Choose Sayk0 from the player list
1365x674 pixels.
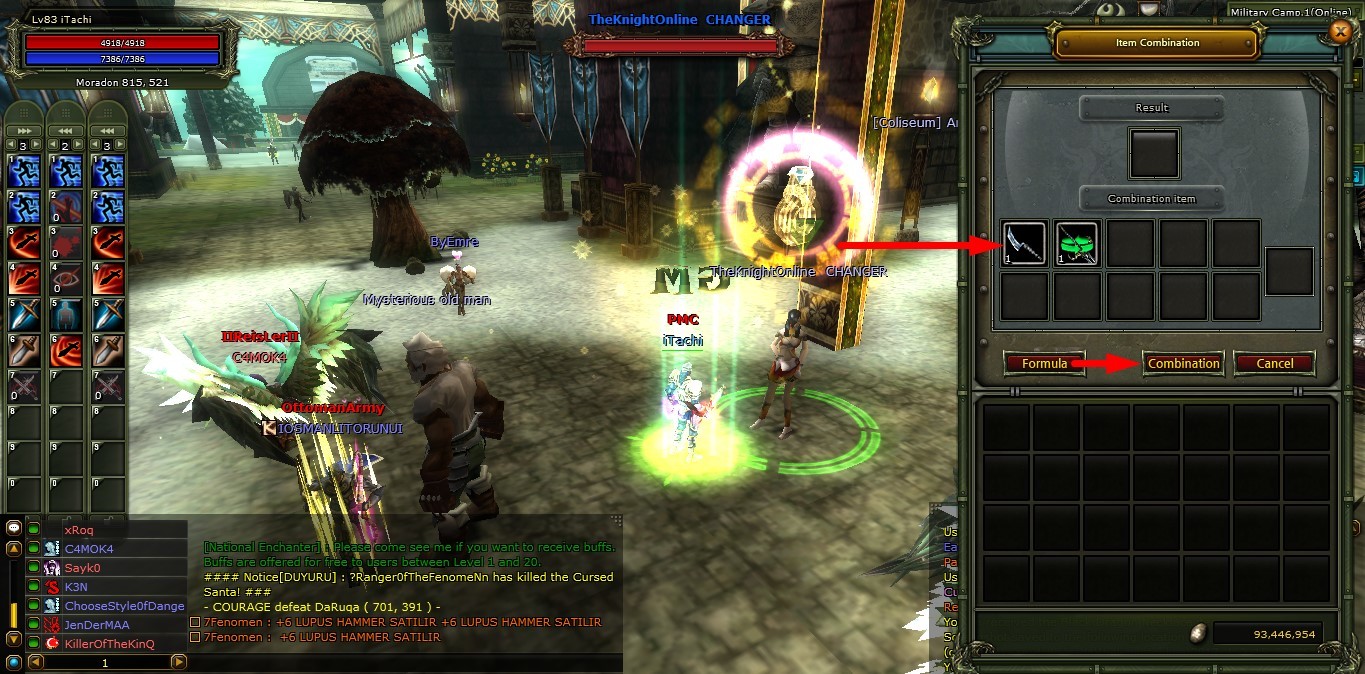(83, 568)
